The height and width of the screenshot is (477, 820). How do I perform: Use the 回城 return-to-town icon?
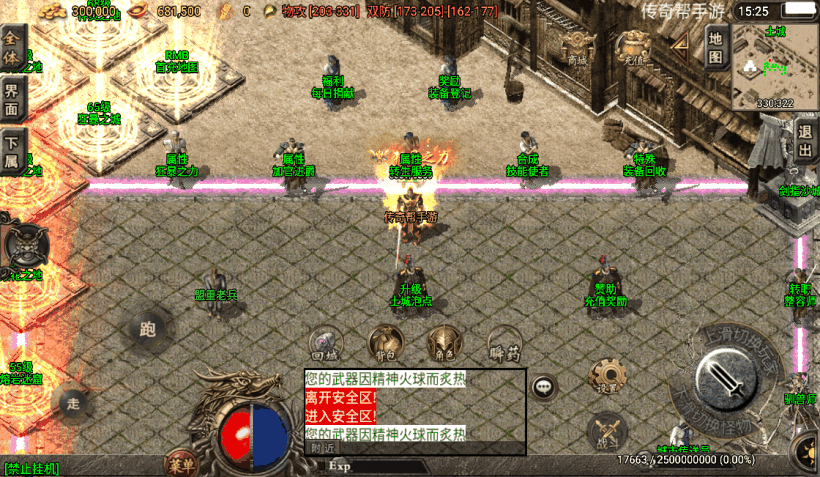(x=326, y=342)
